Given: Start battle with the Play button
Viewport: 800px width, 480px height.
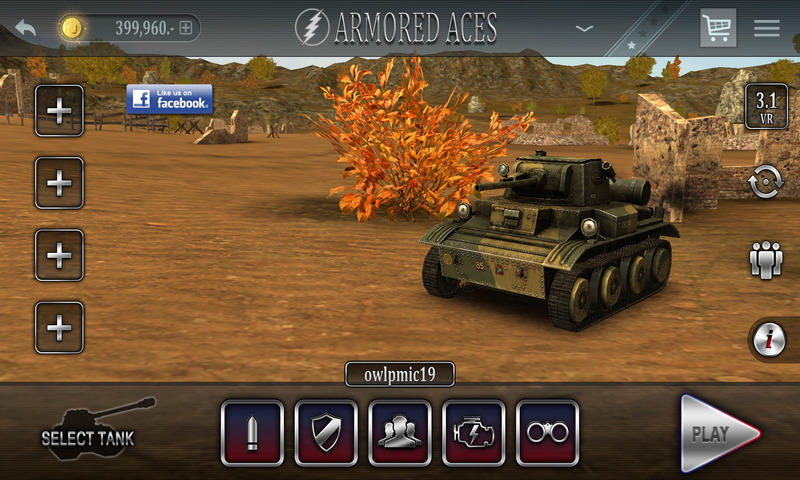Looking at the screenshot, I should coord(718,433).
